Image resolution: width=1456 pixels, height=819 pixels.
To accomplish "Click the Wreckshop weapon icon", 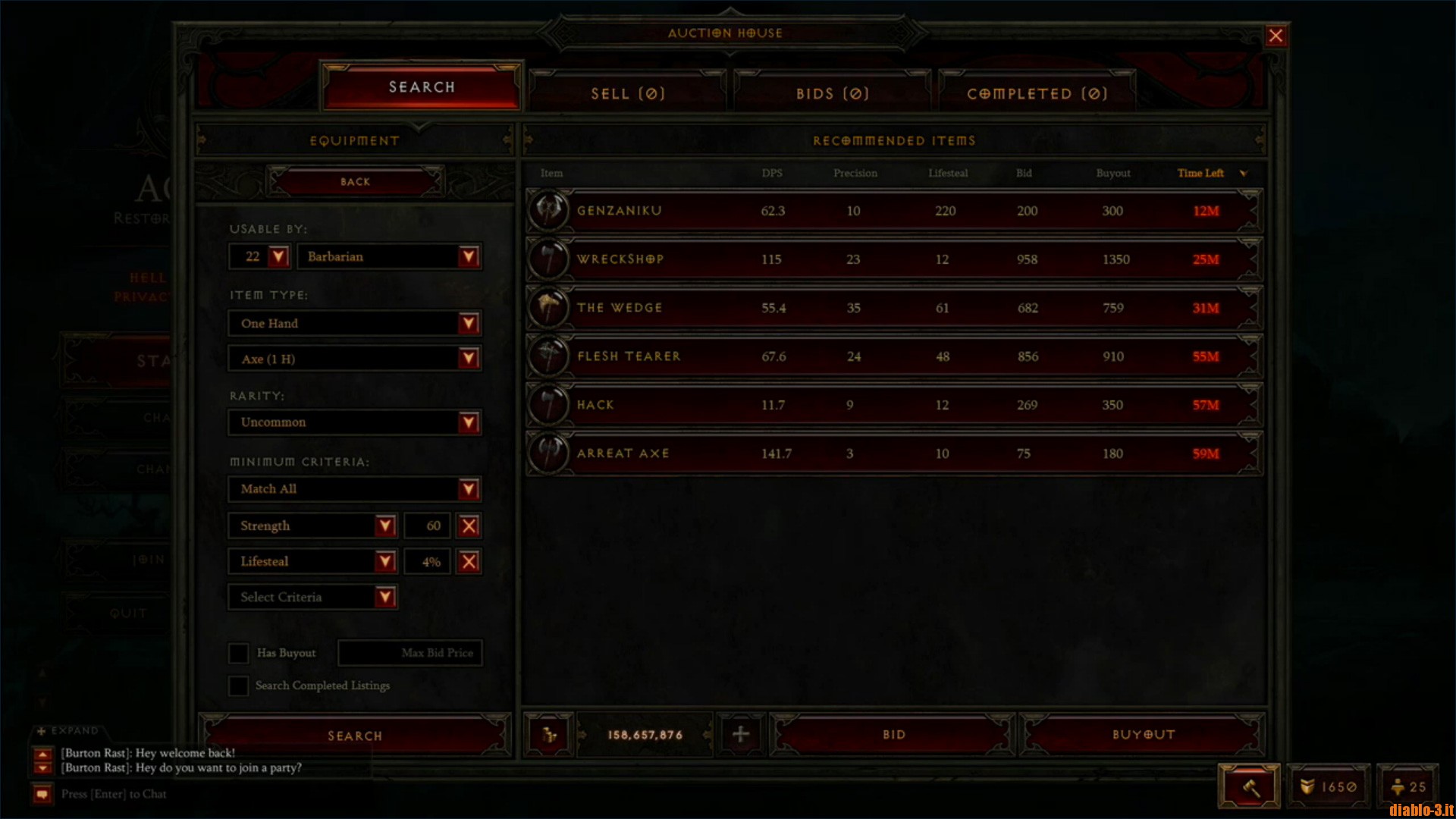I will pyautogui.click(x=550, y=259).
